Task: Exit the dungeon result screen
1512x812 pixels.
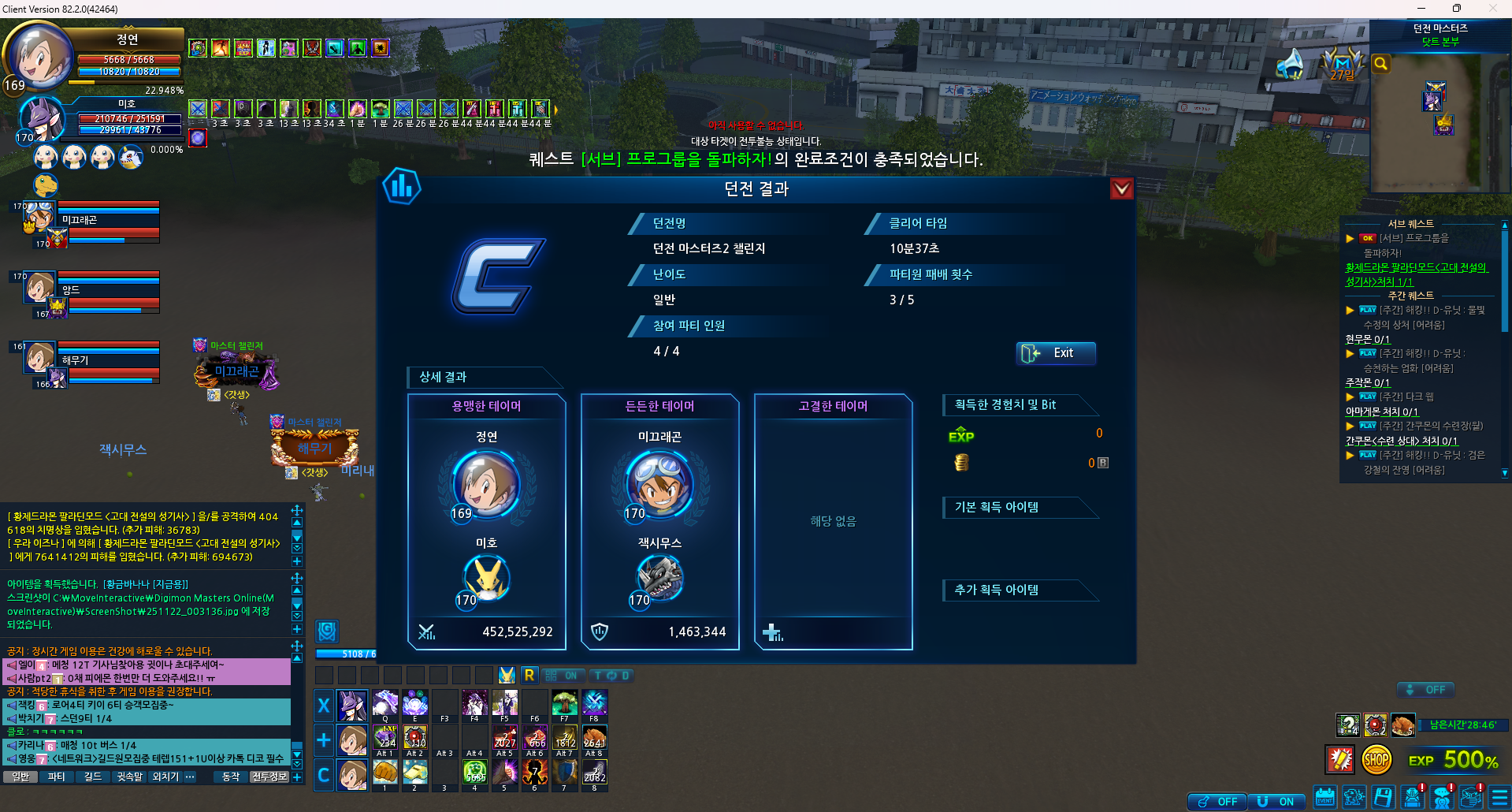Action: tap(1055, 353)
